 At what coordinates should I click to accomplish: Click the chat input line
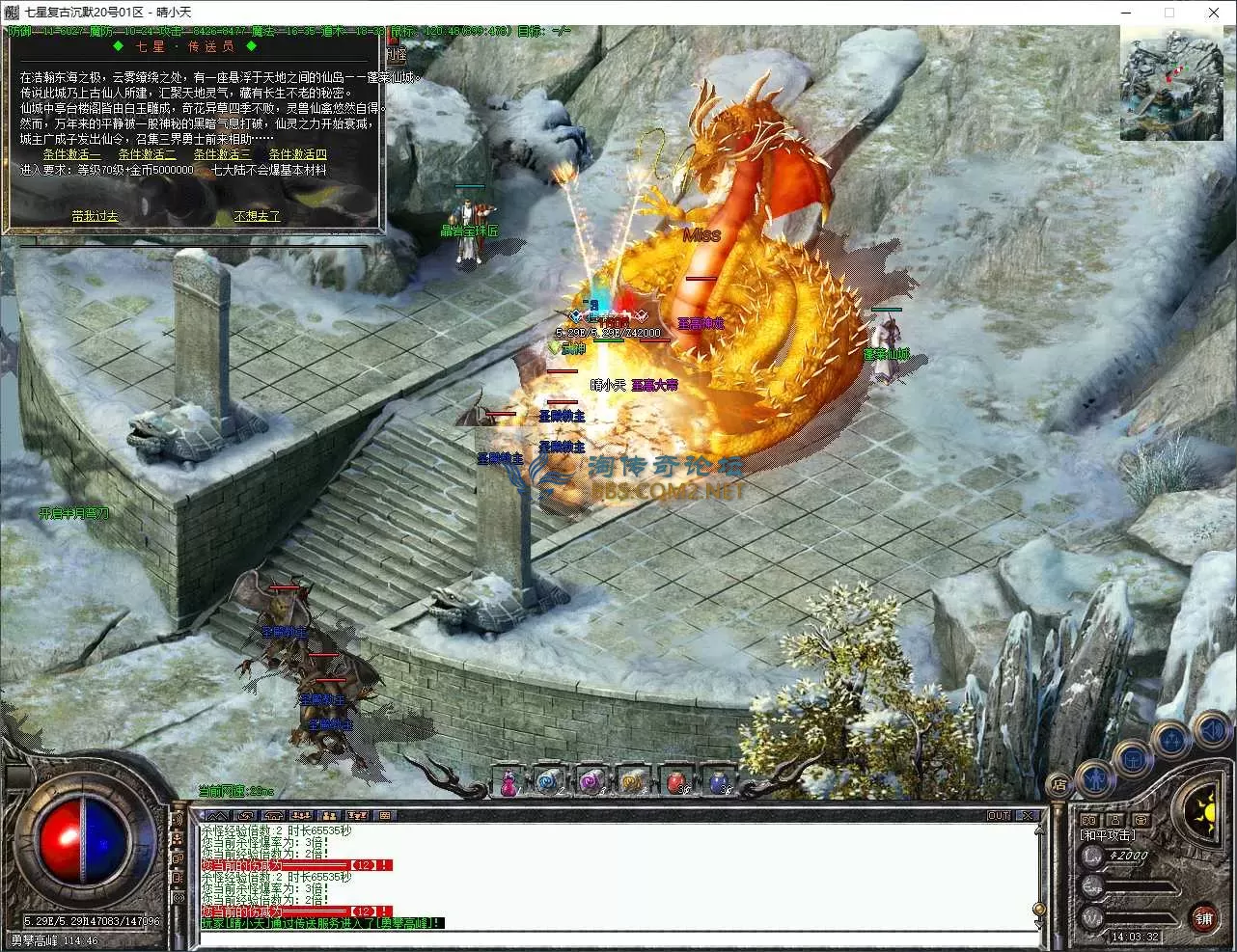pos(618,938)
